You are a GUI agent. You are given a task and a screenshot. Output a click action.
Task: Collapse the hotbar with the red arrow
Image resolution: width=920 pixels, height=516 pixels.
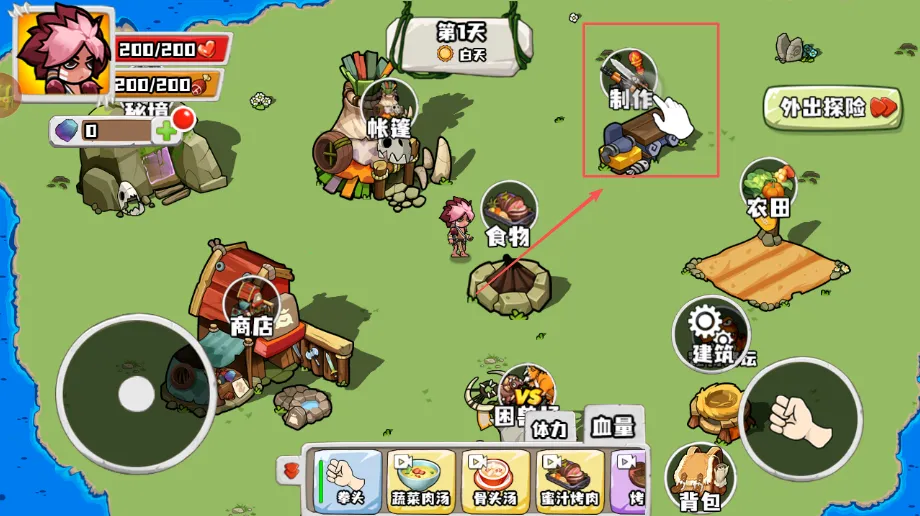pyautogui.click(x=291, y=470)
